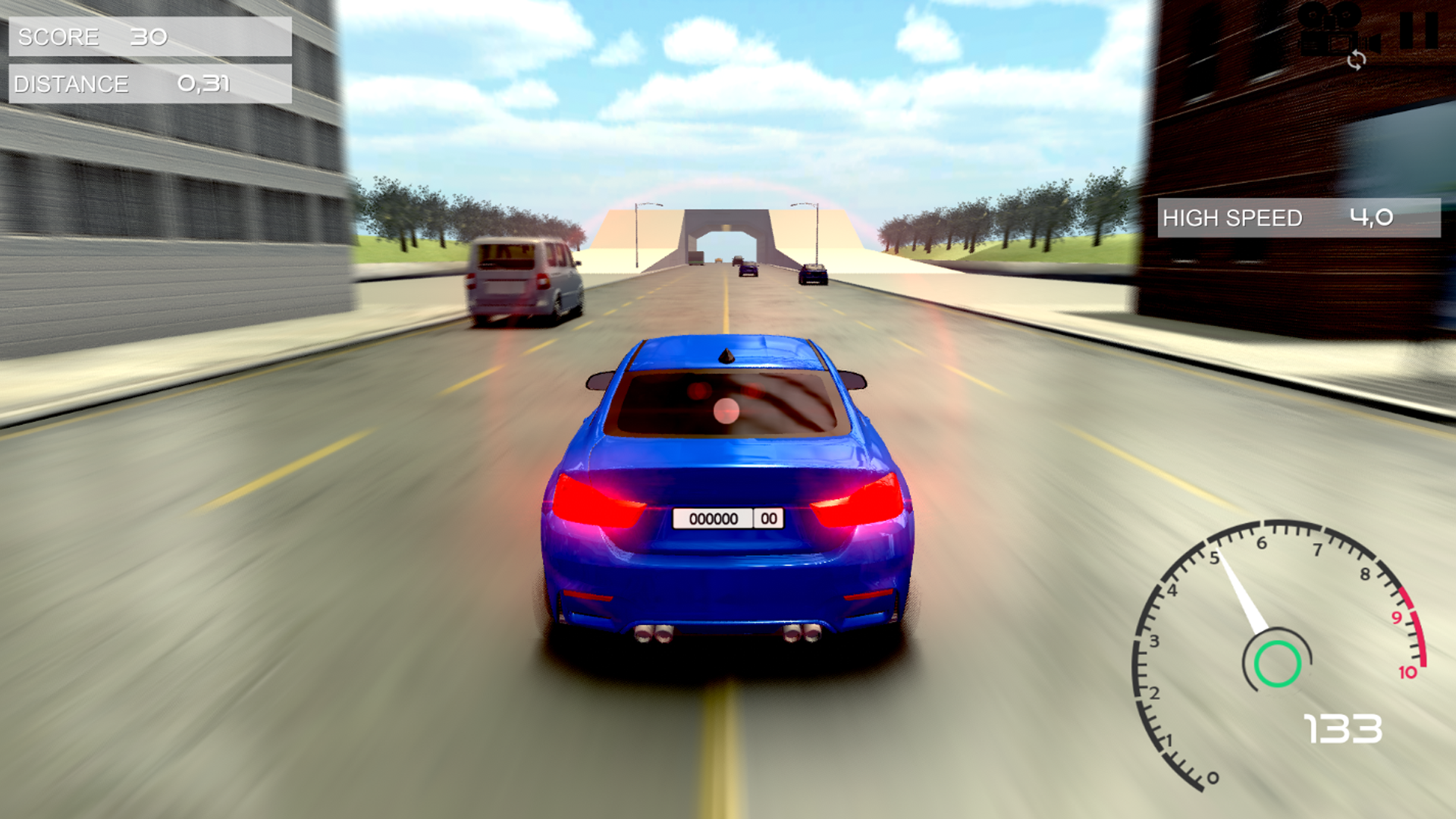
Task: Pause the game with the pause icon
Action: [1418, 30]
